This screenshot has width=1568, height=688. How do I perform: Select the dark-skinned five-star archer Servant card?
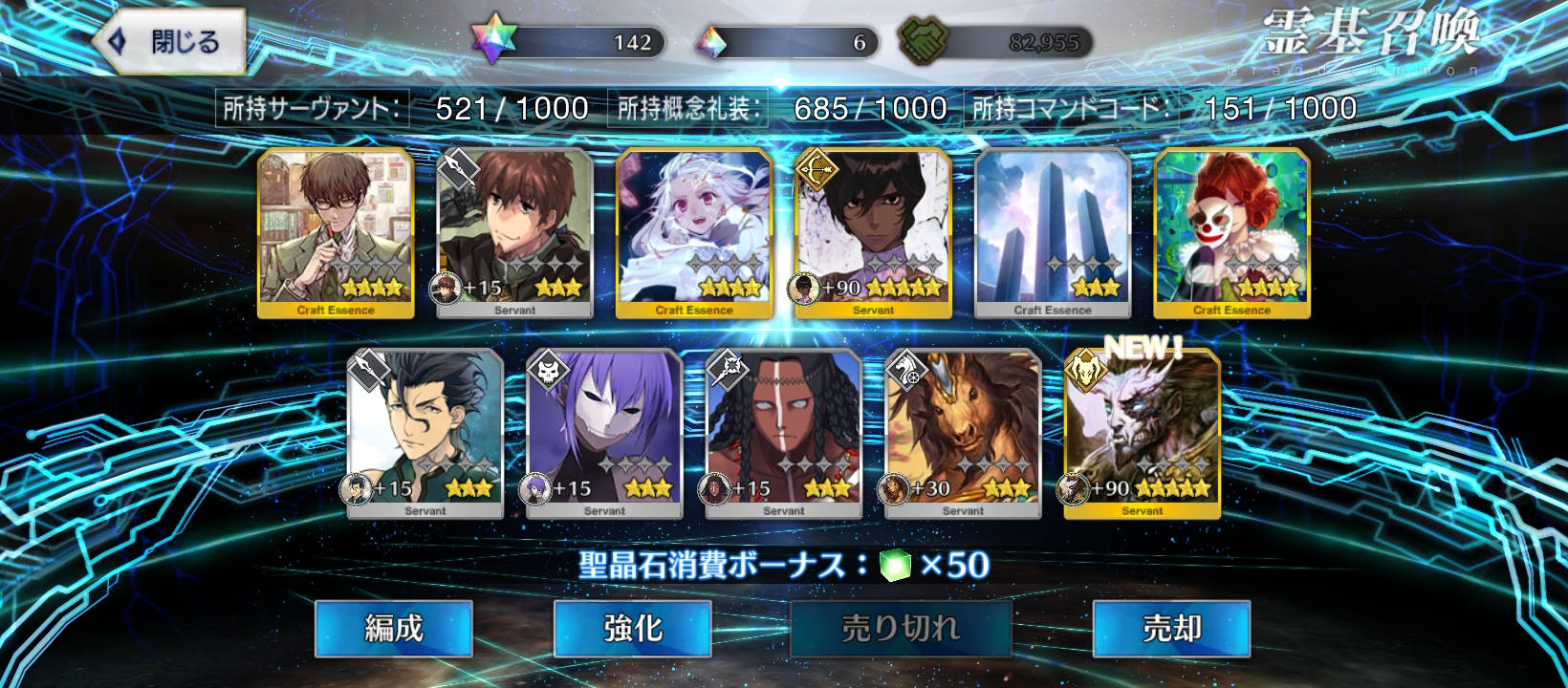873,232
